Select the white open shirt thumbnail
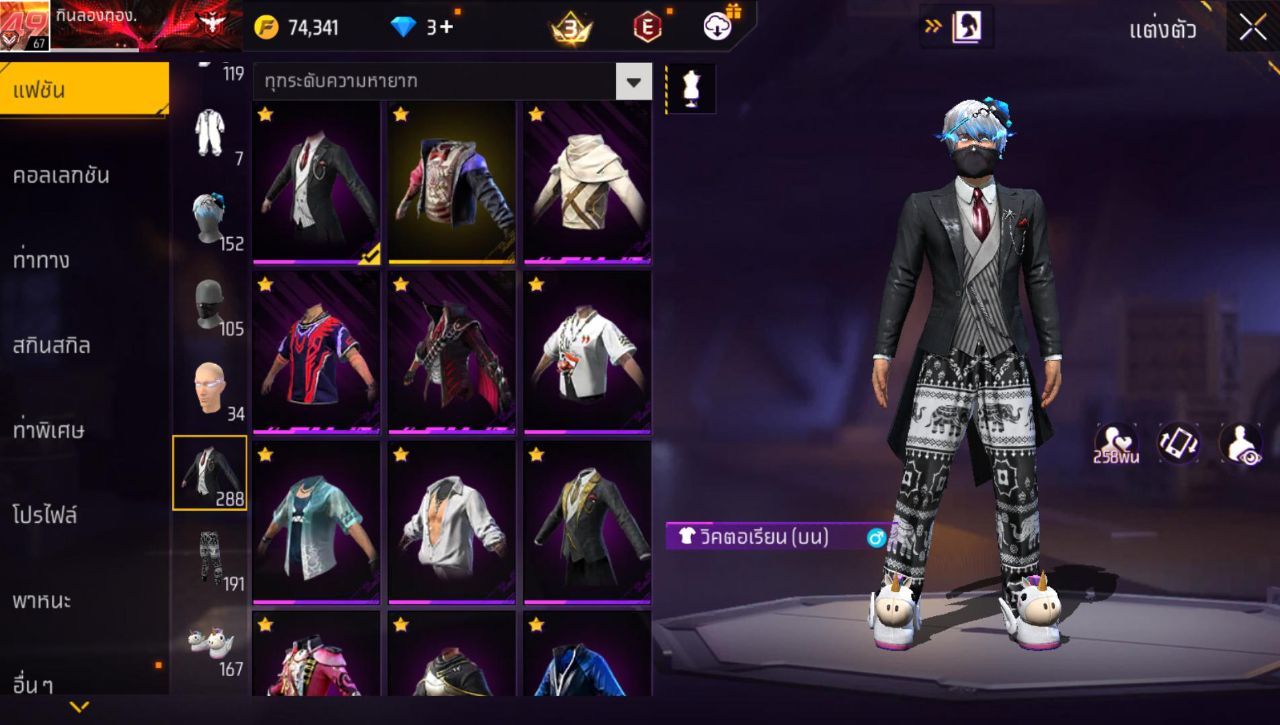 [x=451, y=520]
